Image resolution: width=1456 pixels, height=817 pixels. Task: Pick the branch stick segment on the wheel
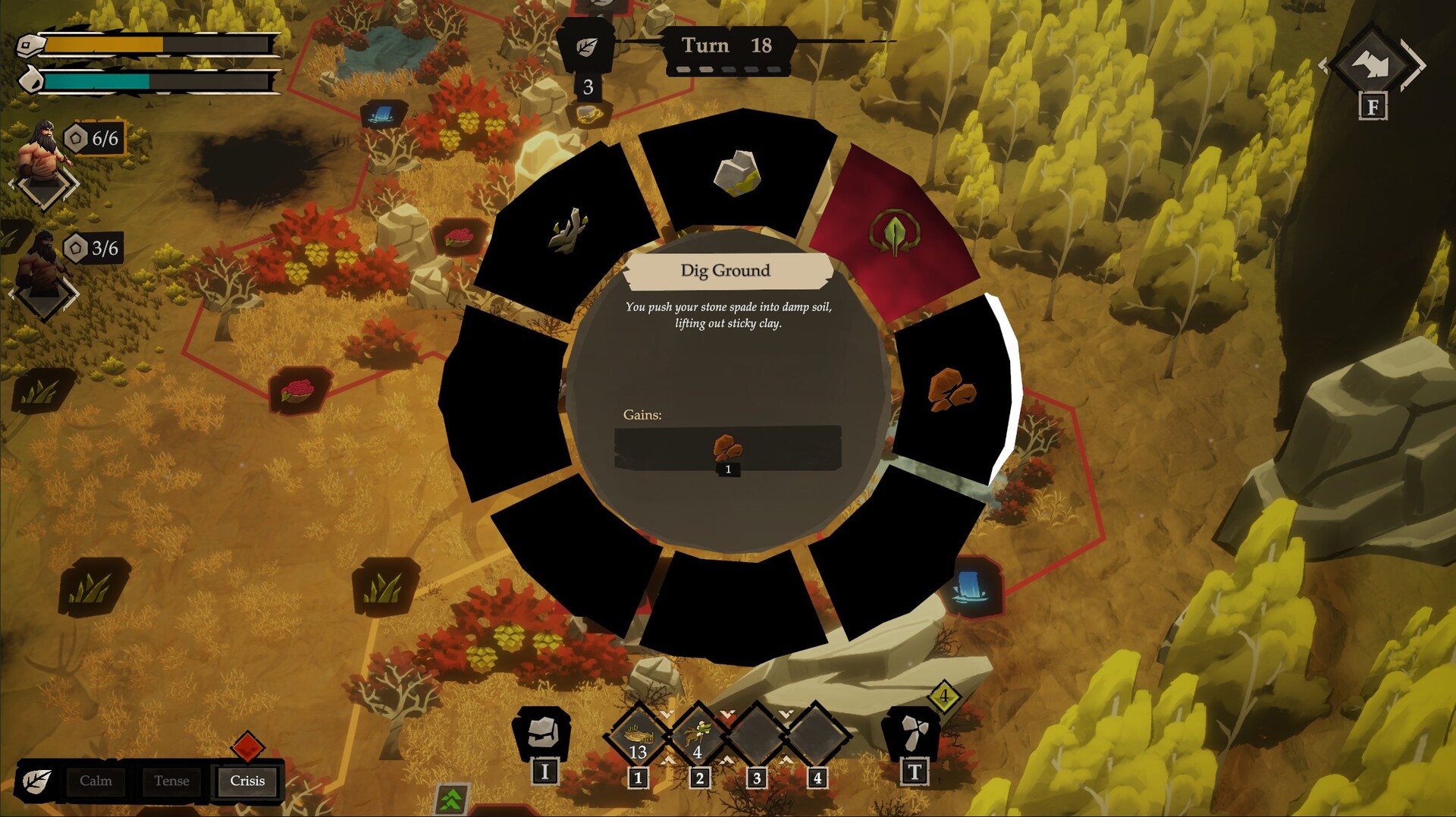569,231
